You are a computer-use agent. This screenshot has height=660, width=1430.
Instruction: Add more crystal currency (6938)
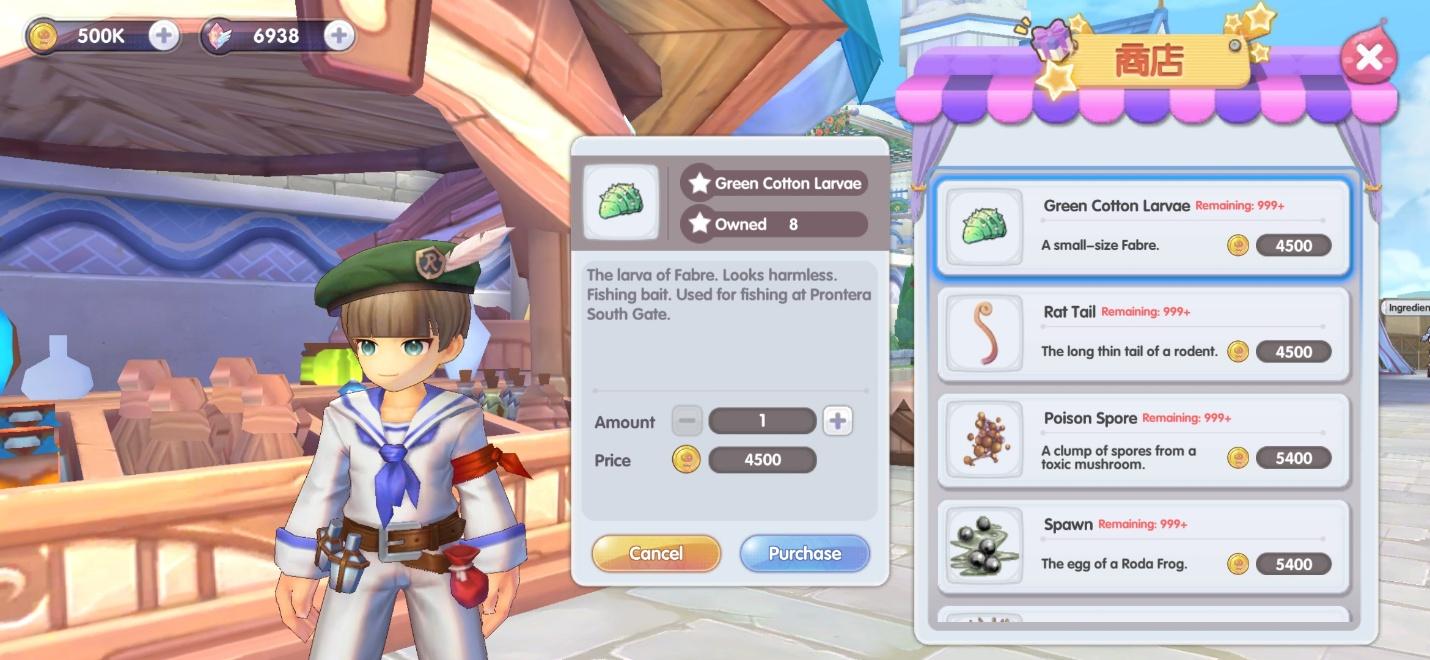339,36
